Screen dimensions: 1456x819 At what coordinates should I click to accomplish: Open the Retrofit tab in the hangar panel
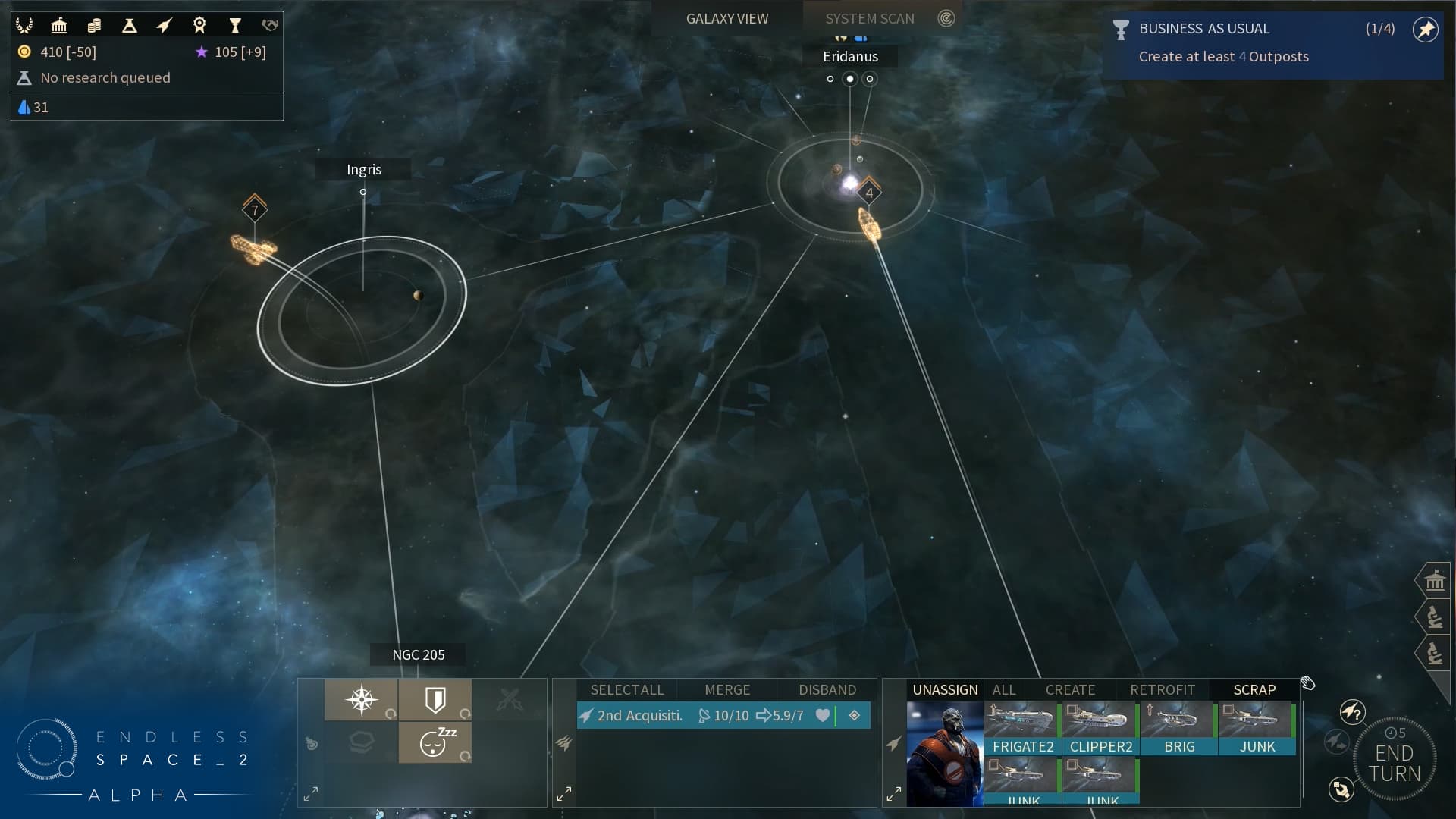click(1163, 690)
